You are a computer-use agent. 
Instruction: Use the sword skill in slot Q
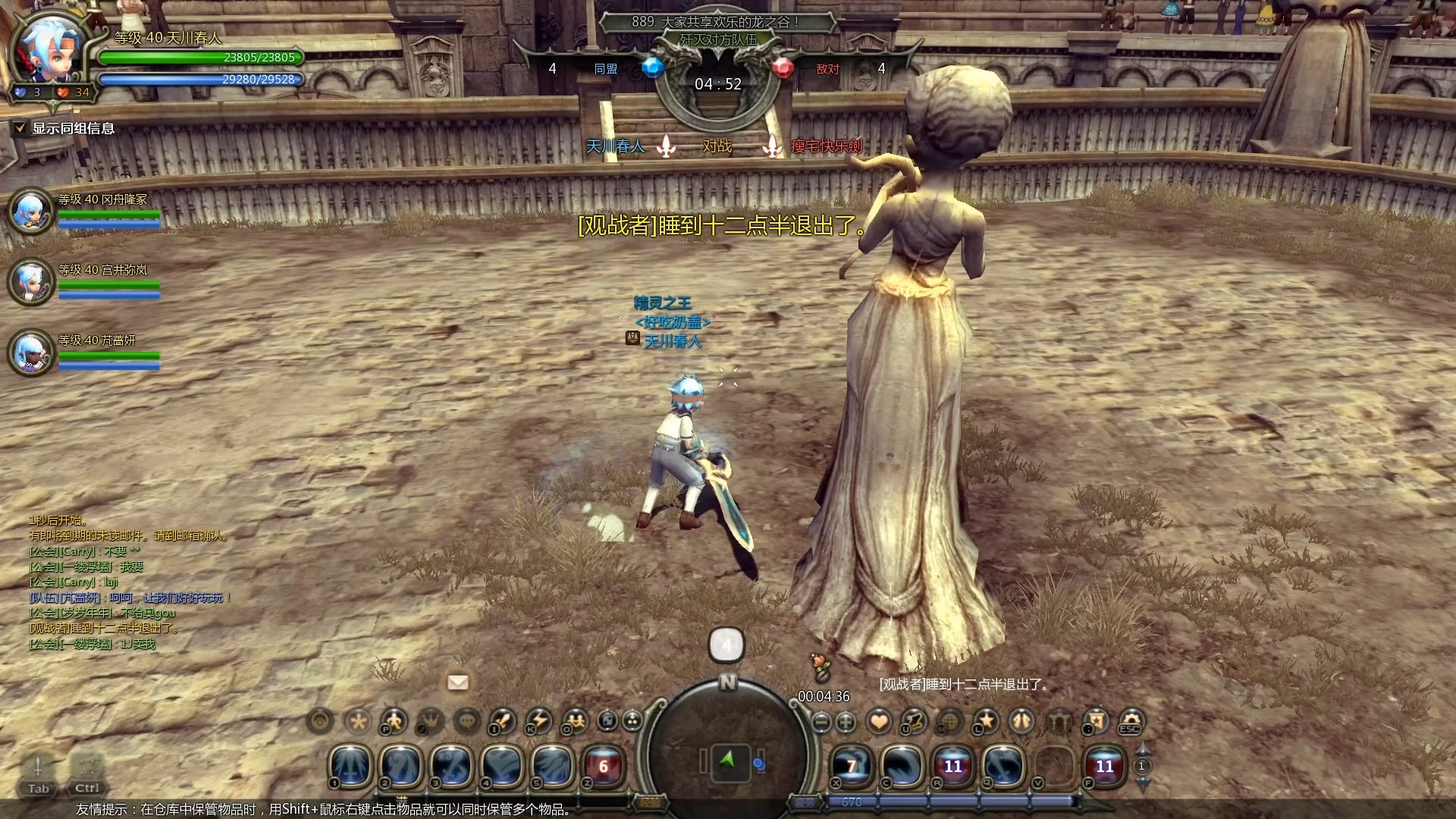click(x=1003, y=766)
